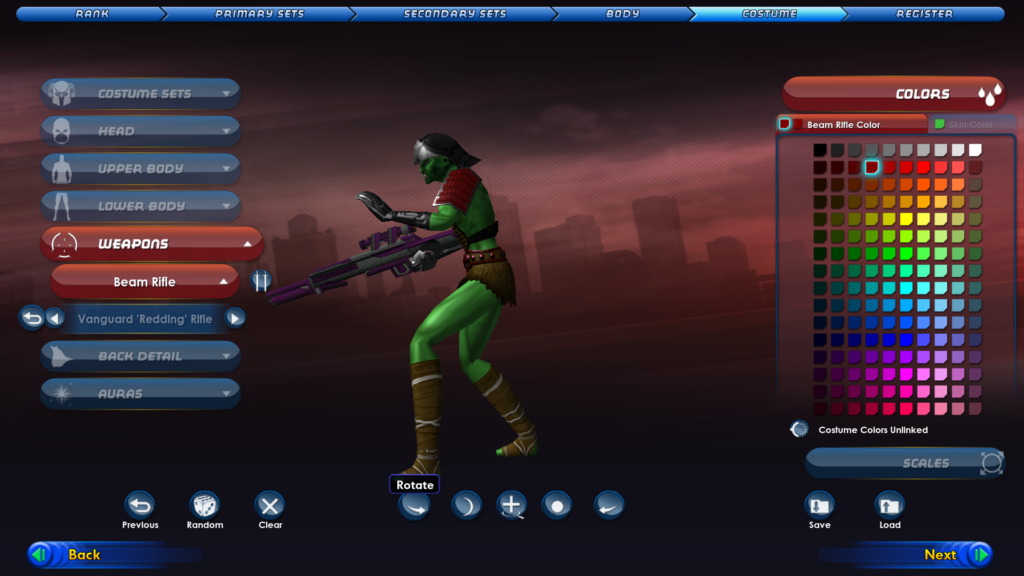Viewport: 1024px width, 576px height.
Task: Open the Primary Sets tab
Action: point(258,14)
